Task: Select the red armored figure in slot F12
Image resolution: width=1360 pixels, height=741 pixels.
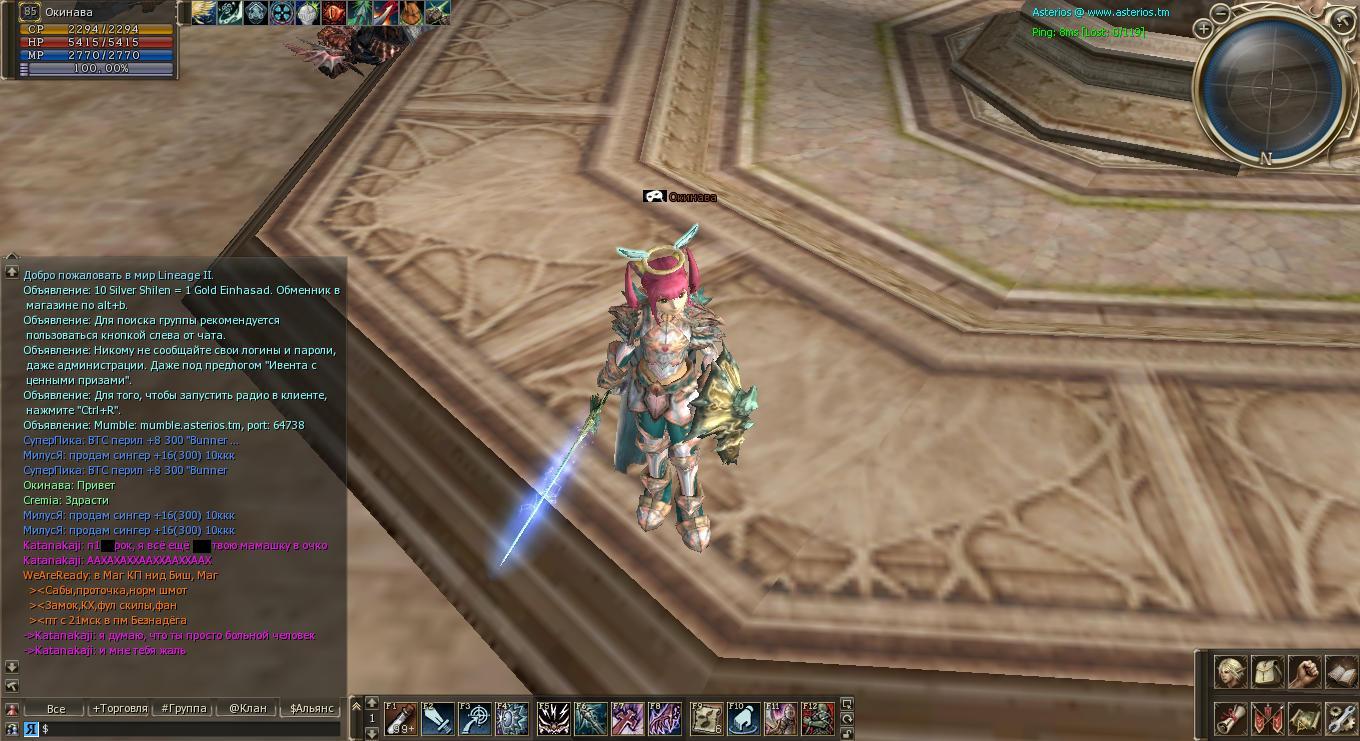Action: click(817, 718)
